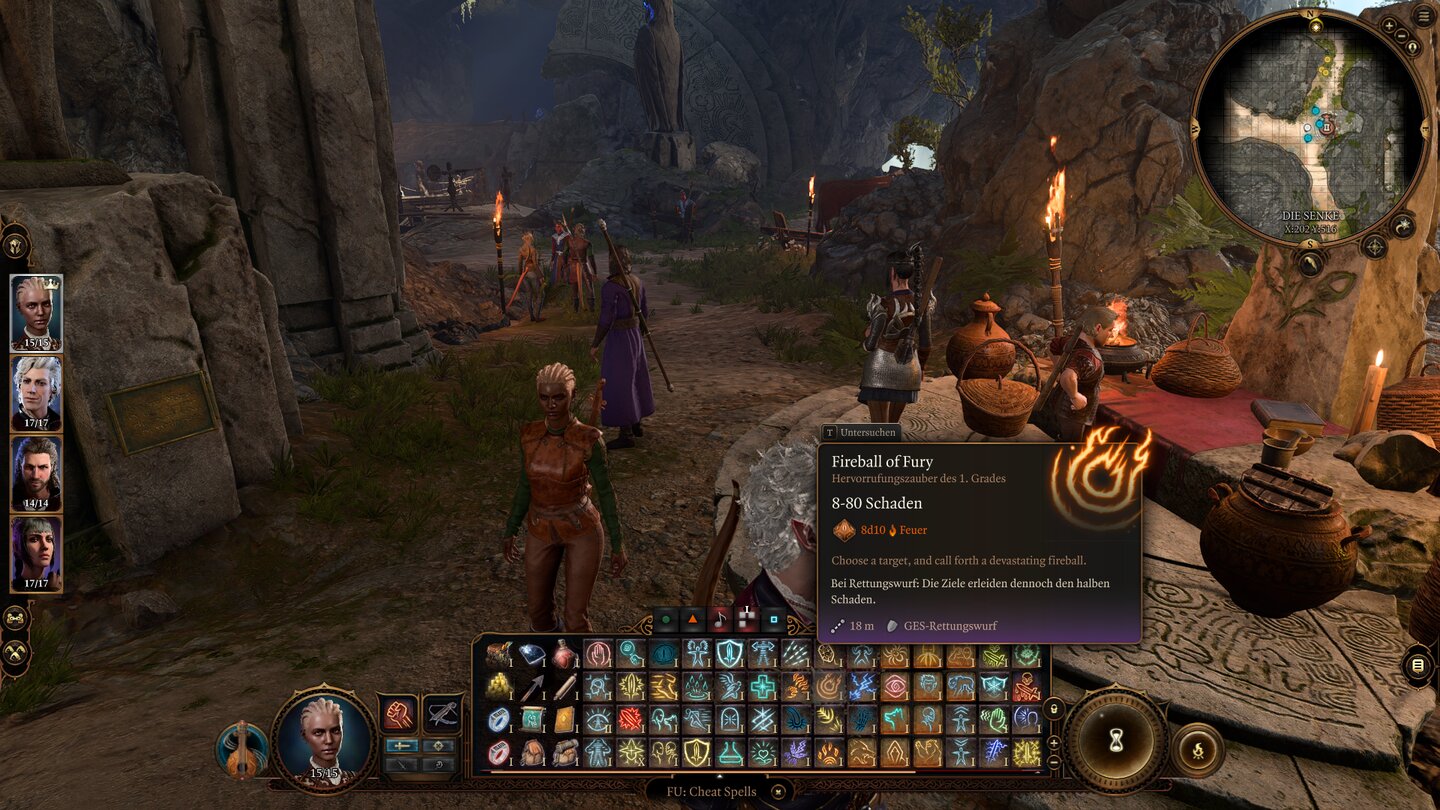Toggle the hotbar padlock lock
The height and width of the screenshot is (810, 1440).
(1053, 709)
